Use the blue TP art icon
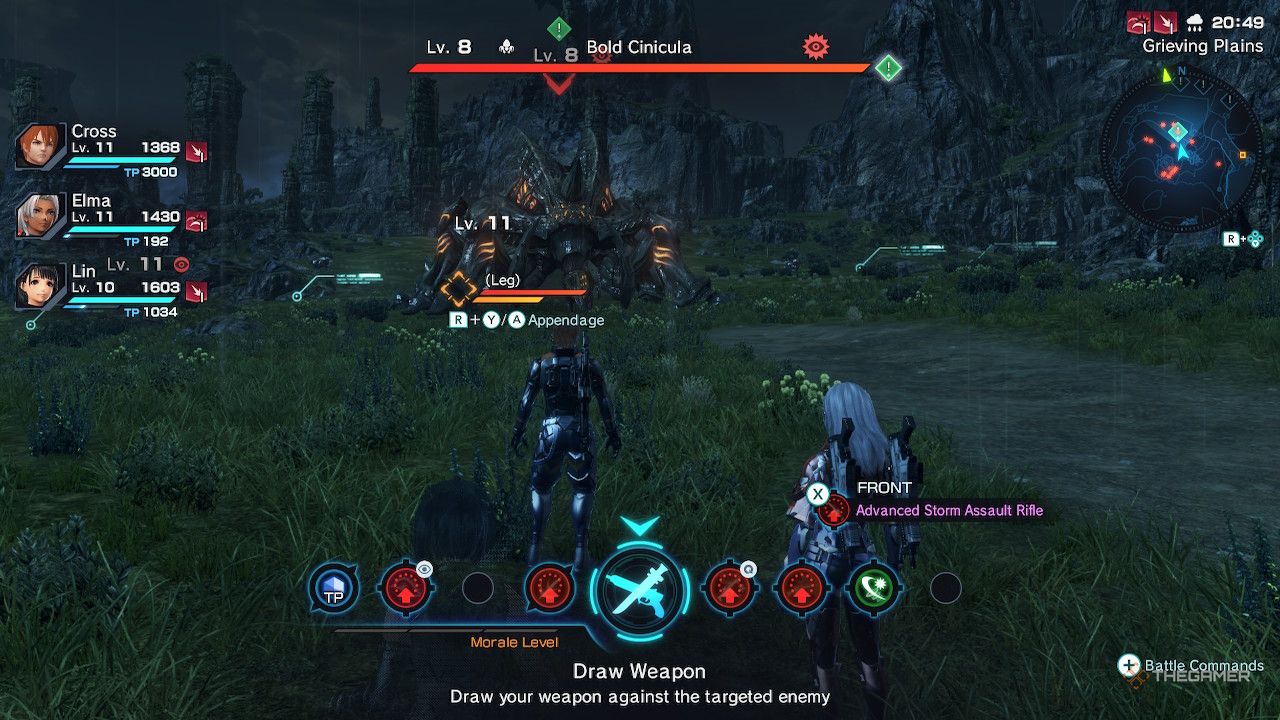 333,589
